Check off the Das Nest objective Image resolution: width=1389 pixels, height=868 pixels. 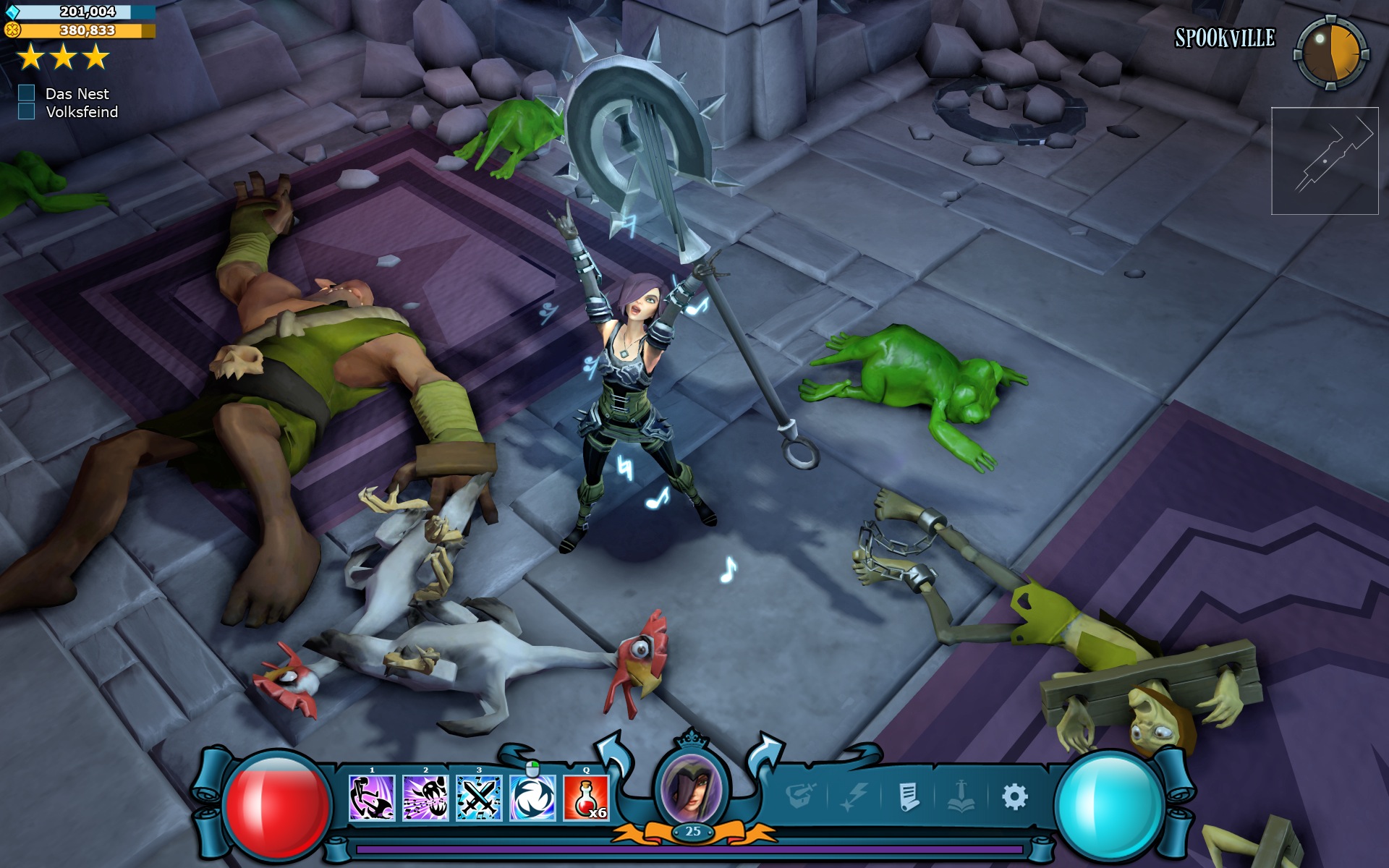(x=27, y=94)
